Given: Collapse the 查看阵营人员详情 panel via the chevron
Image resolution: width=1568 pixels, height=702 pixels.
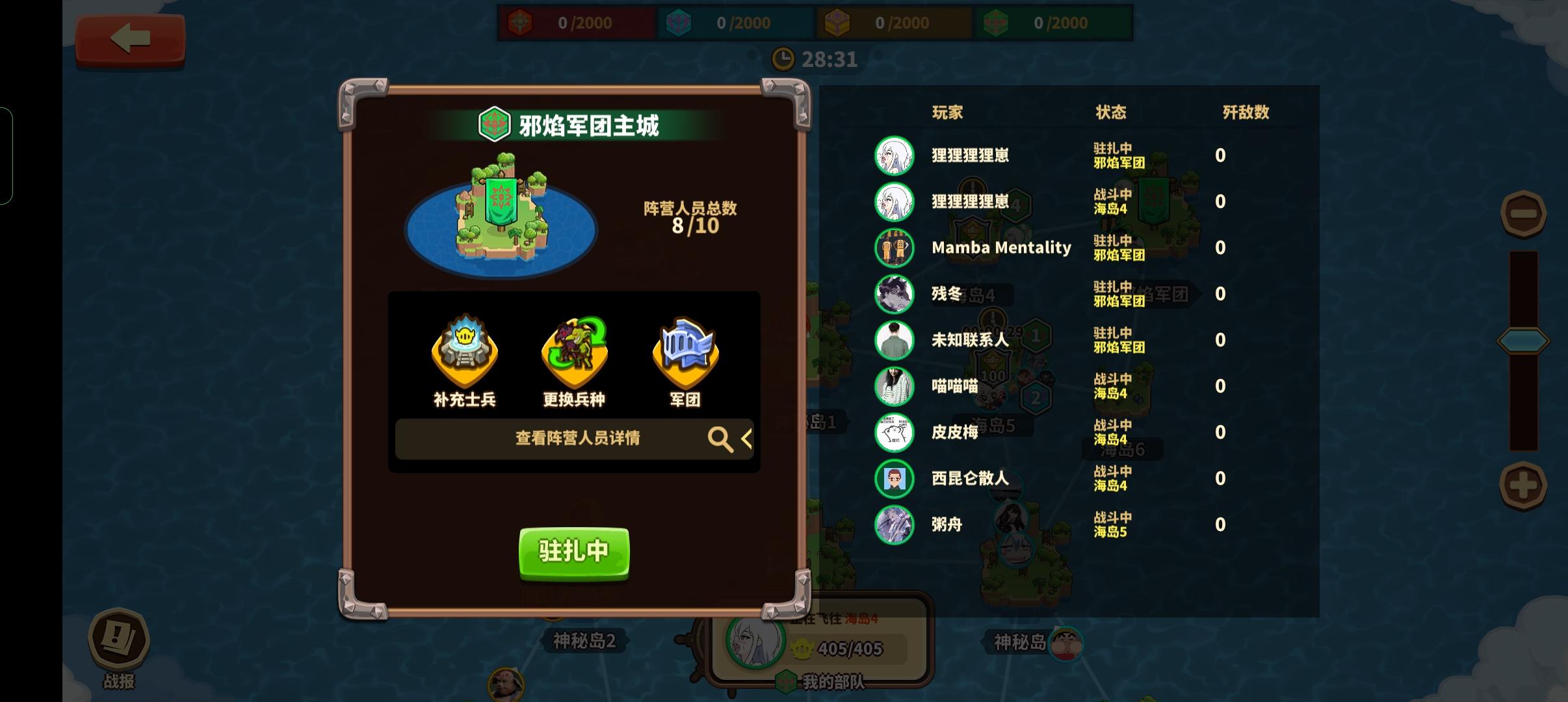Looking at the screenshot, I should 748,439.
